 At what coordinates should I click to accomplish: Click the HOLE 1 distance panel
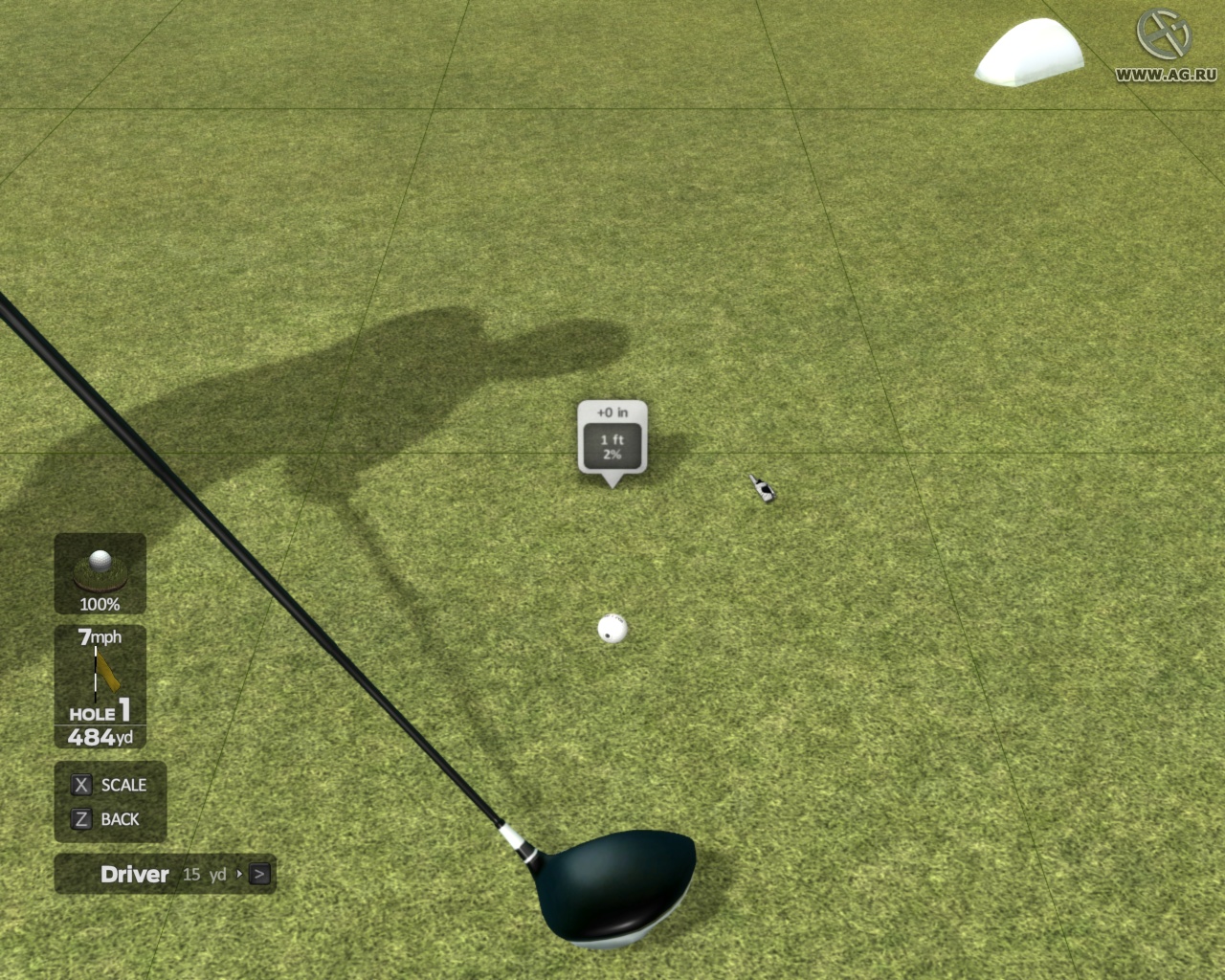(100, 712)
